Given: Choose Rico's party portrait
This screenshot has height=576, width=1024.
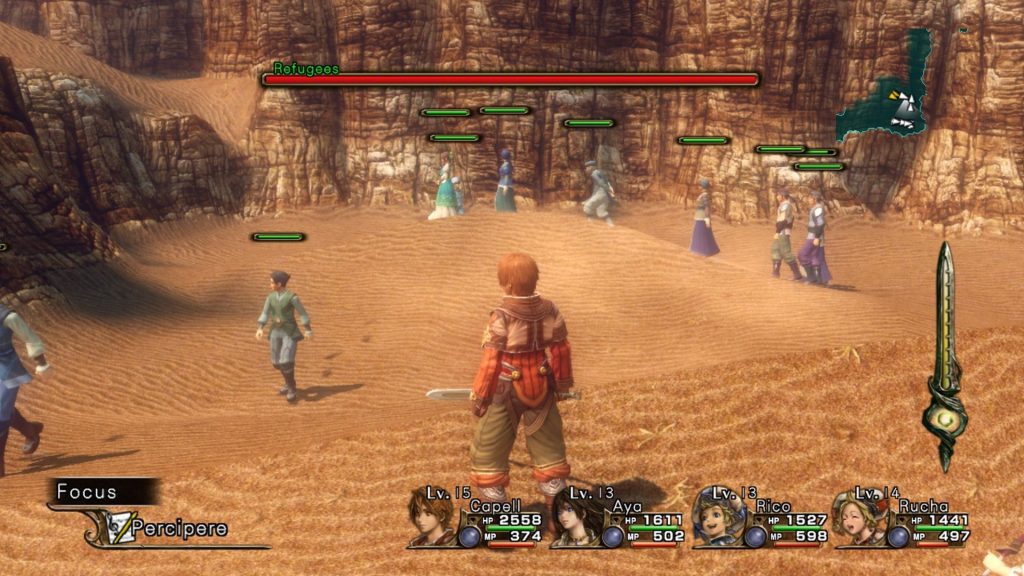Looking at the screenshot, I should point(718,516).
